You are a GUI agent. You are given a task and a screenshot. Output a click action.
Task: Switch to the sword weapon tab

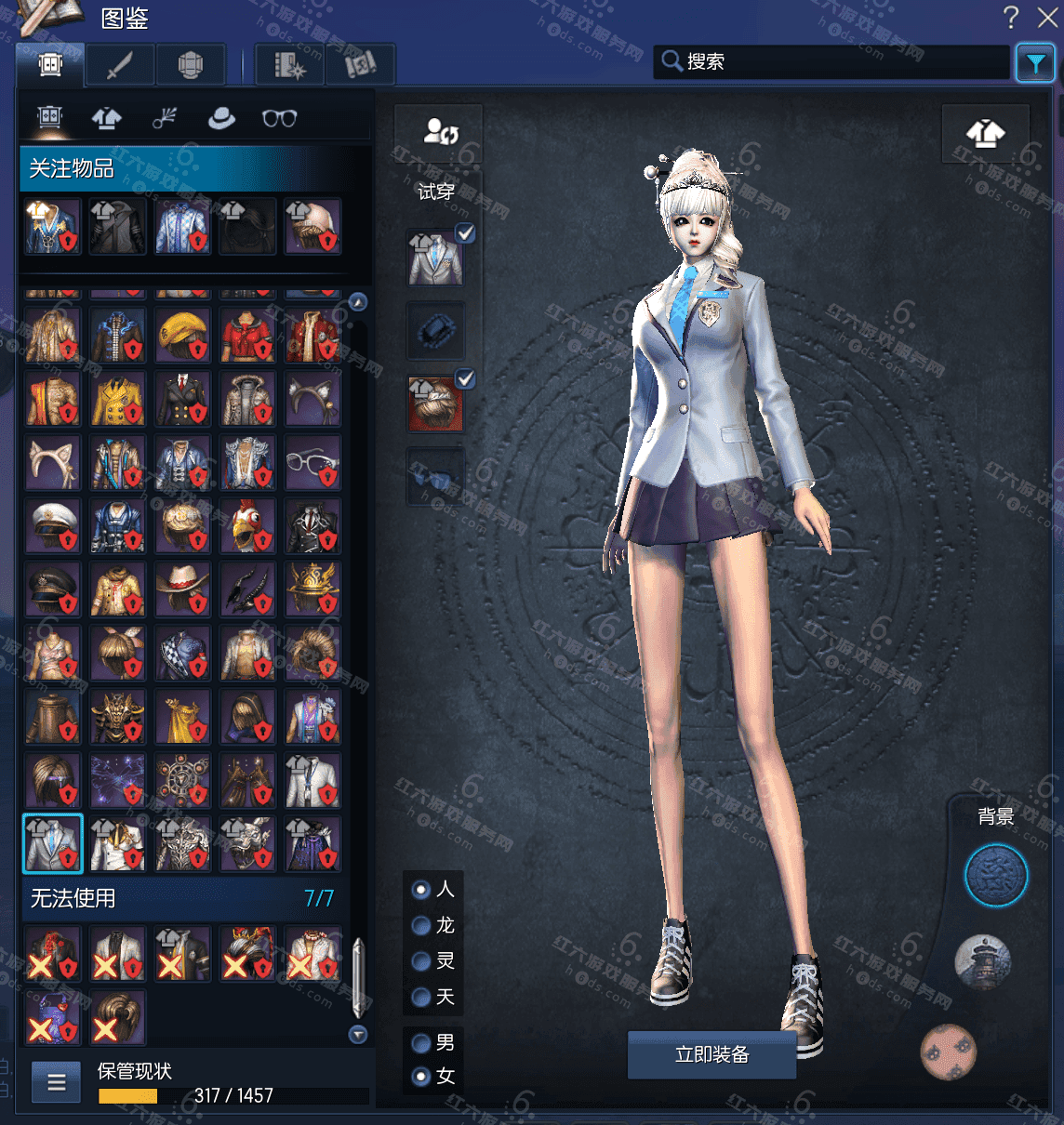click(120, 65)
